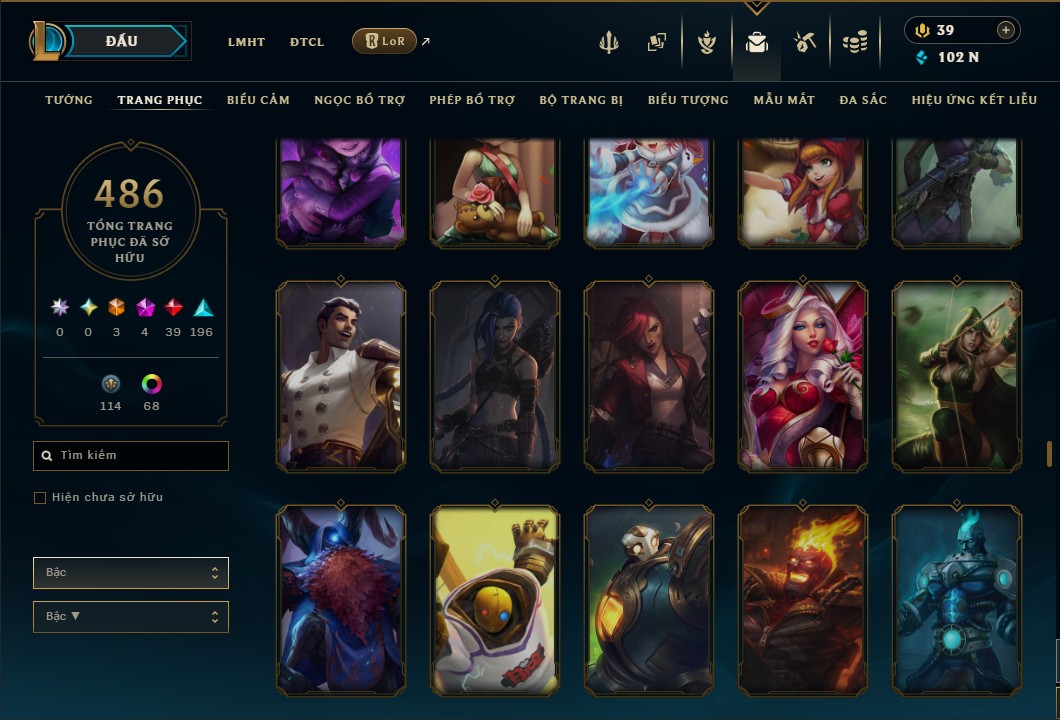
Task: Open the ĐA SẮC tab
Action: [863, 100]
